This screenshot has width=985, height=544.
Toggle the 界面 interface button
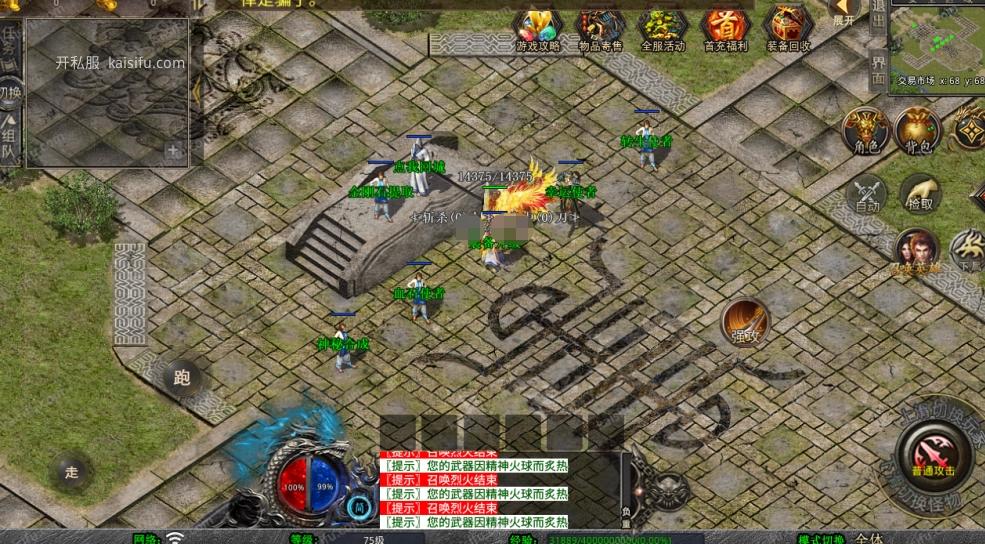click(878, 70)
